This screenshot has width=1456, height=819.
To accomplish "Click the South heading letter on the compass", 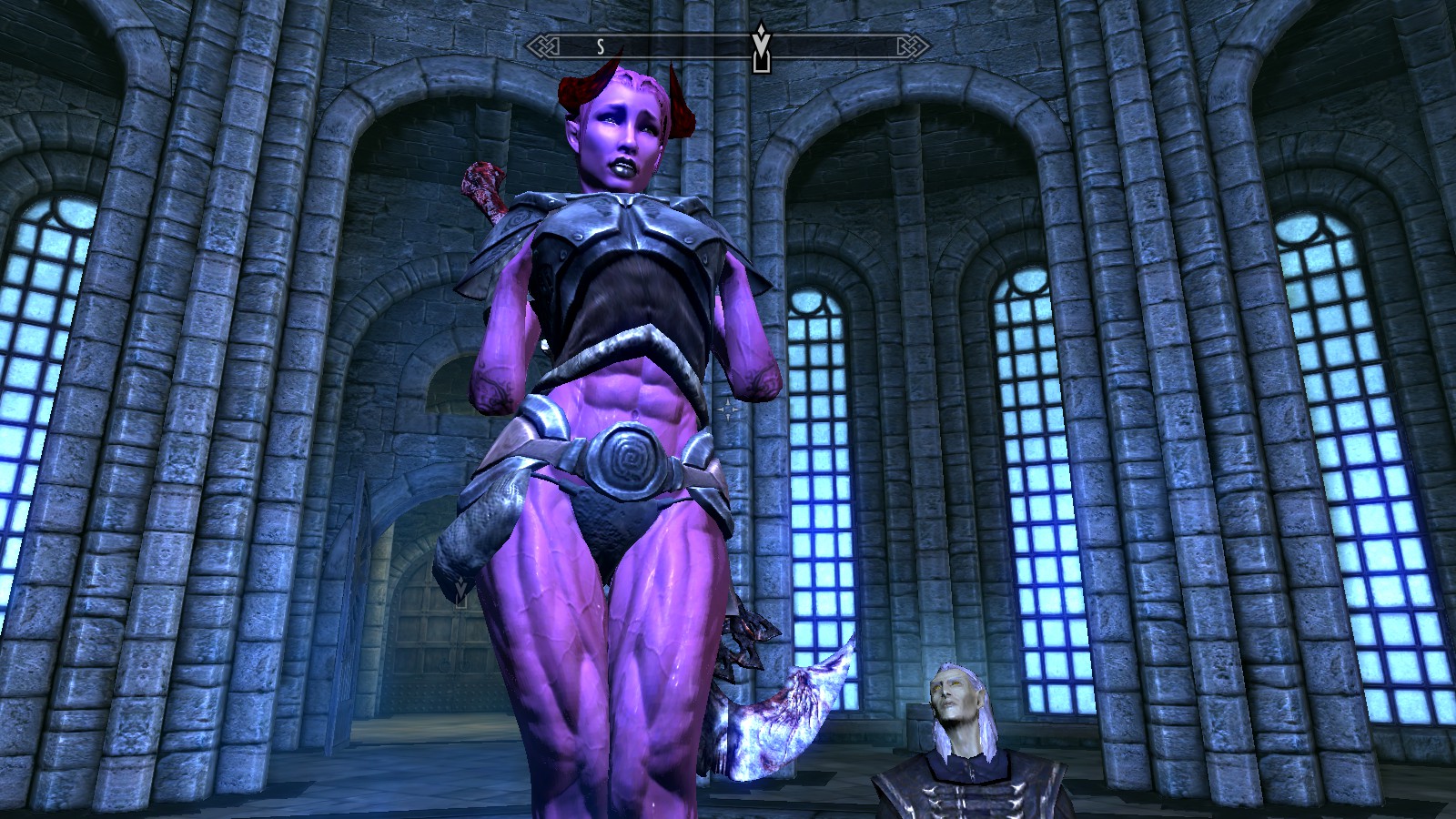I will 601,46.
